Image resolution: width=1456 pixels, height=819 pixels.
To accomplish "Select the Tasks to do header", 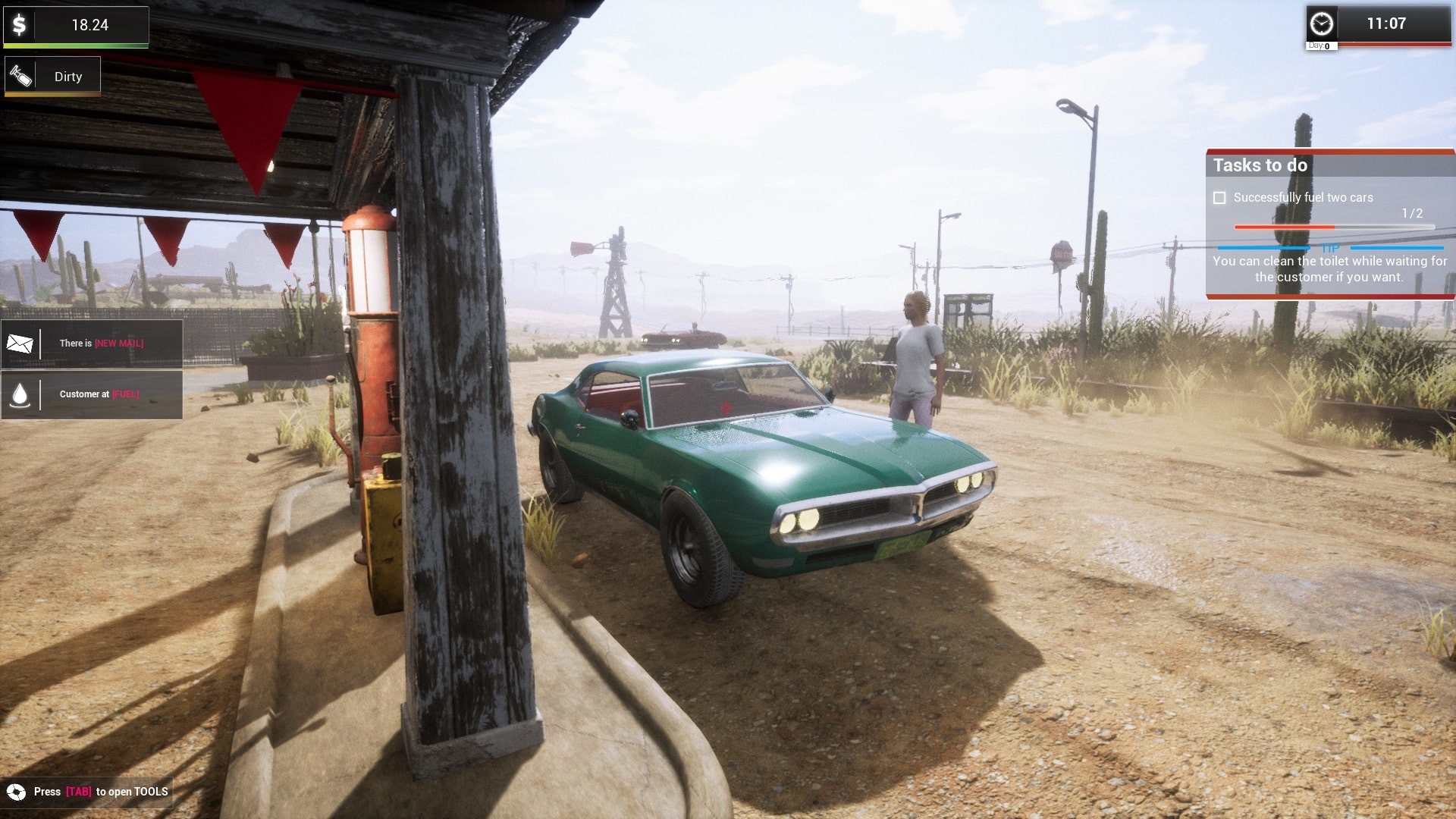I will click(1261, 165).
